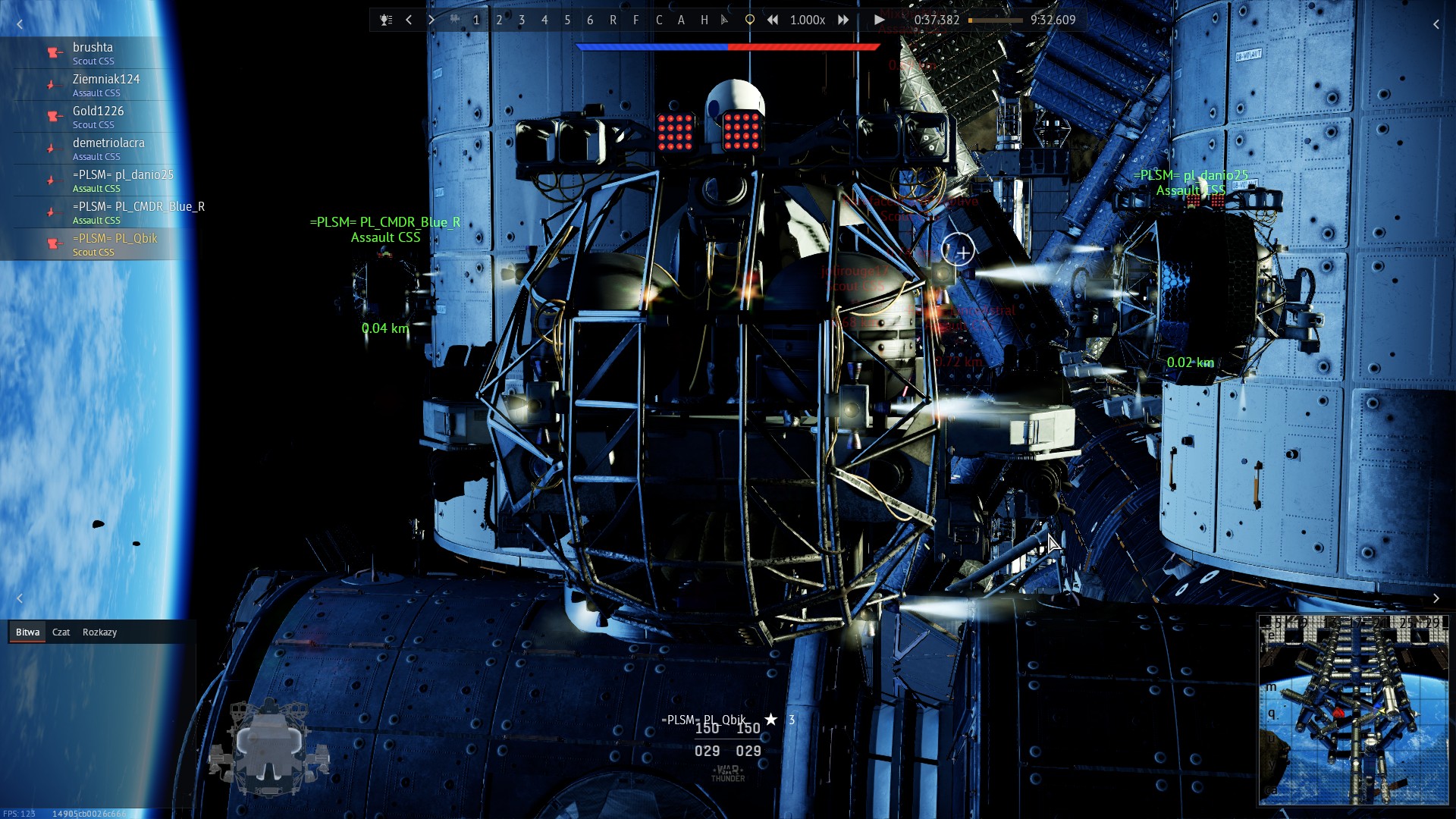Switch to the Czat tab
The width and height of the screenshot is (1456, 819).
[x=61, y=632]
